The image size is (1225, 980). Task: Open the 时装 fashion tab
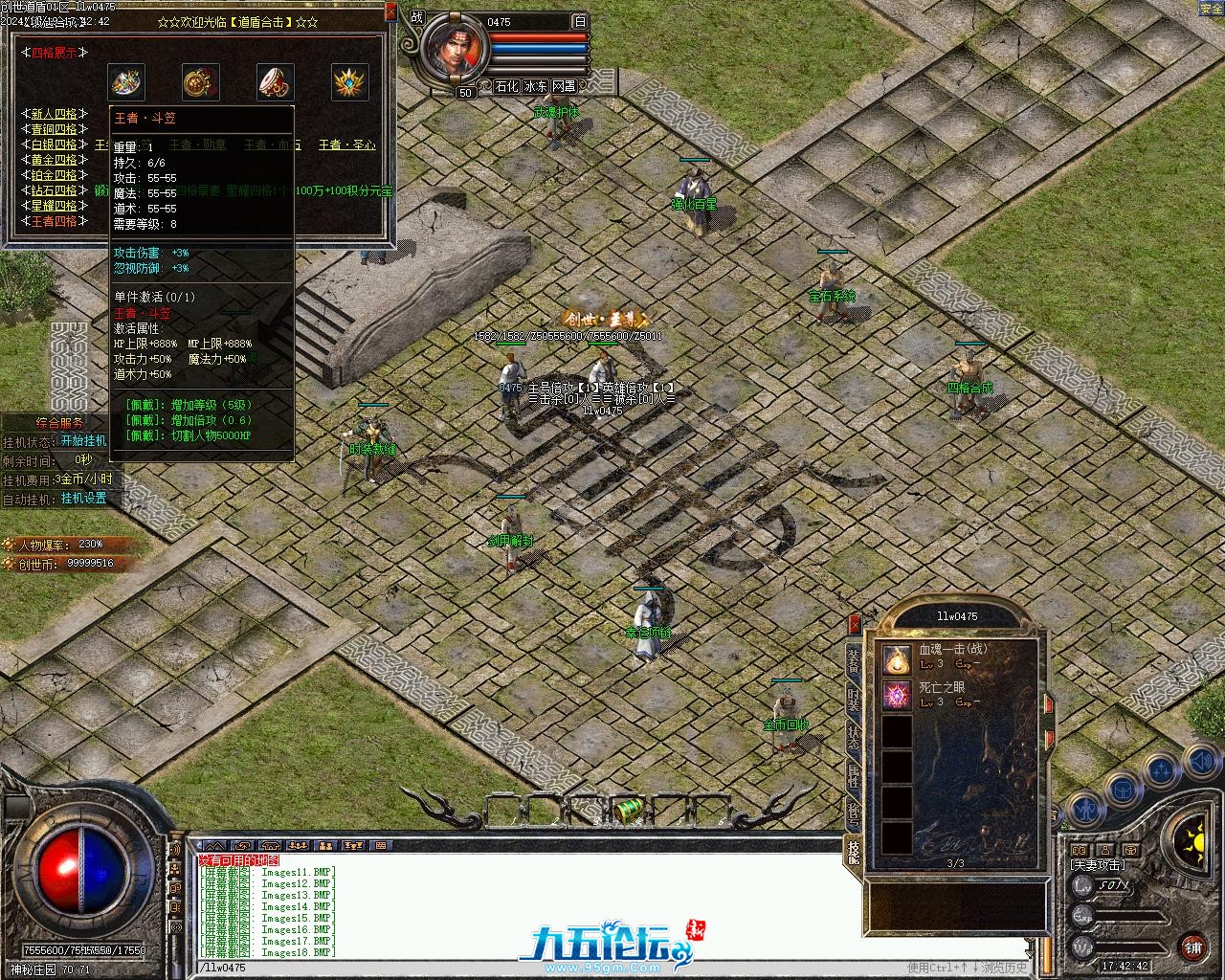pos(853,701)
